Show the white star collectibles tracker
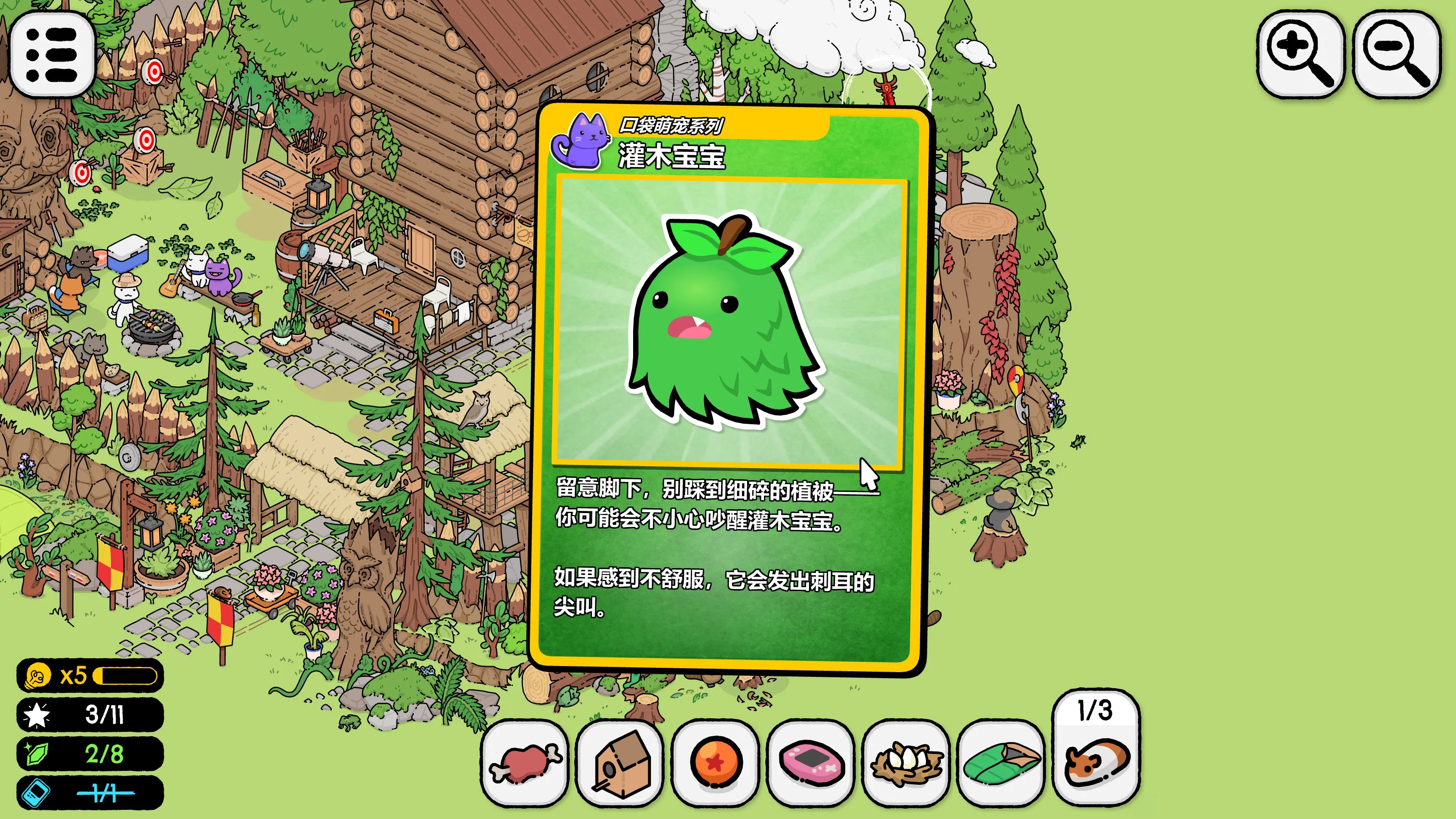Image resolution: width=1456 pixels, height=819 pixels. (x=90, y=715)
